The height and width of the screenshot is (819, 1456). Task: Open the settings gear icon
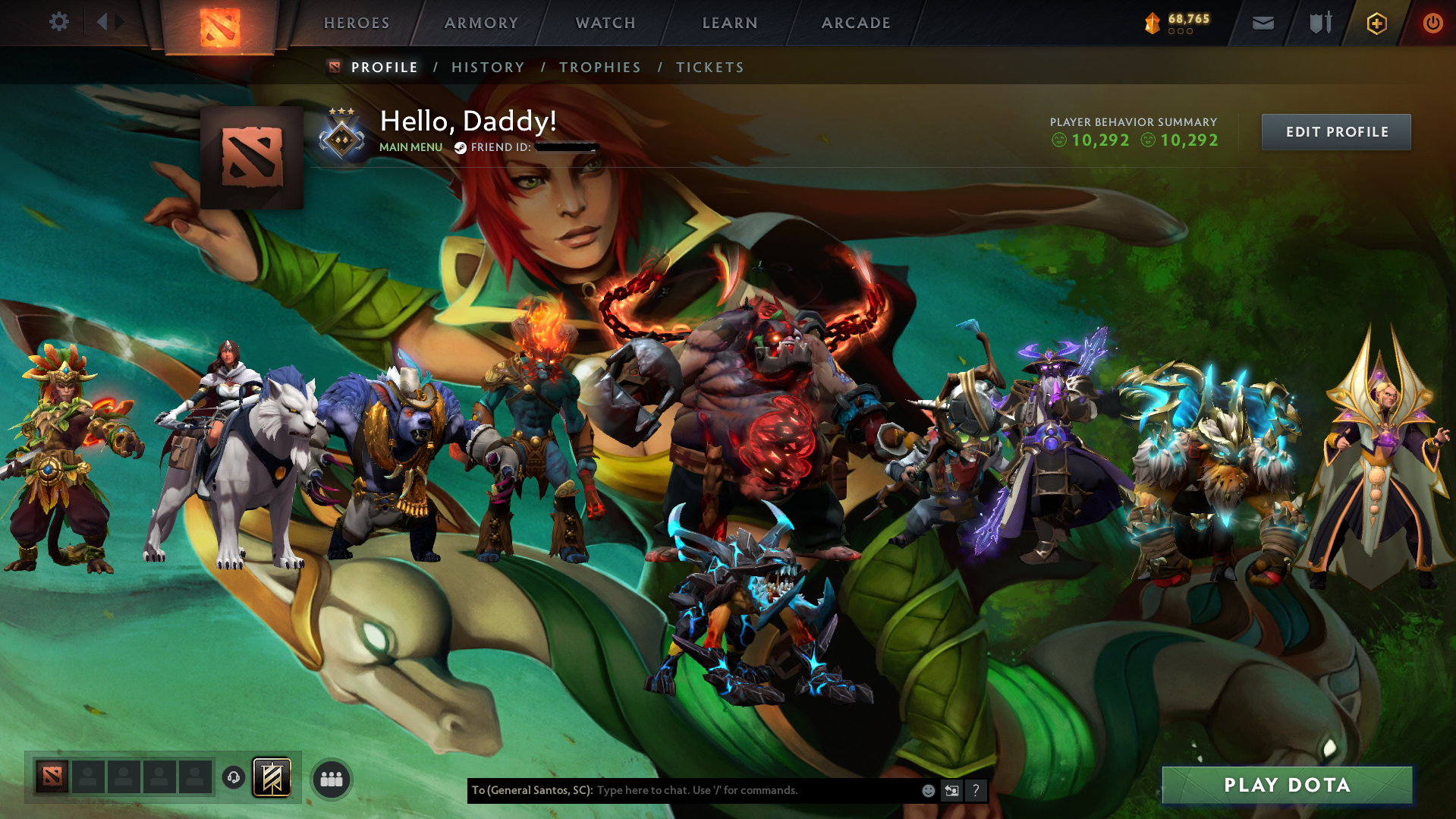pyautogui.click(x=59, y=21)
